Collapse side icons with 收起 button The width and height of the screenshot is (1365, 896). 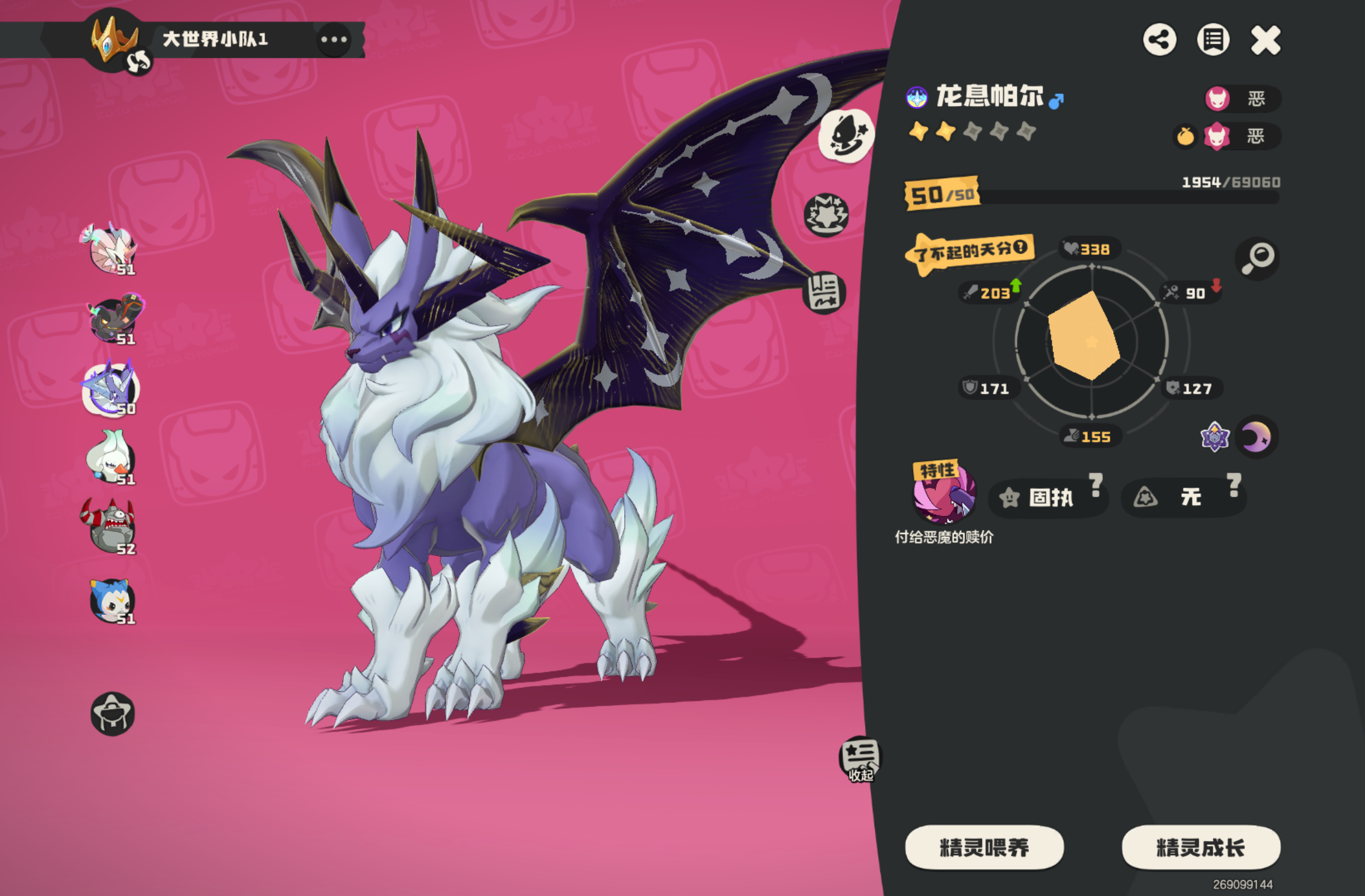[x=860, y=759]
